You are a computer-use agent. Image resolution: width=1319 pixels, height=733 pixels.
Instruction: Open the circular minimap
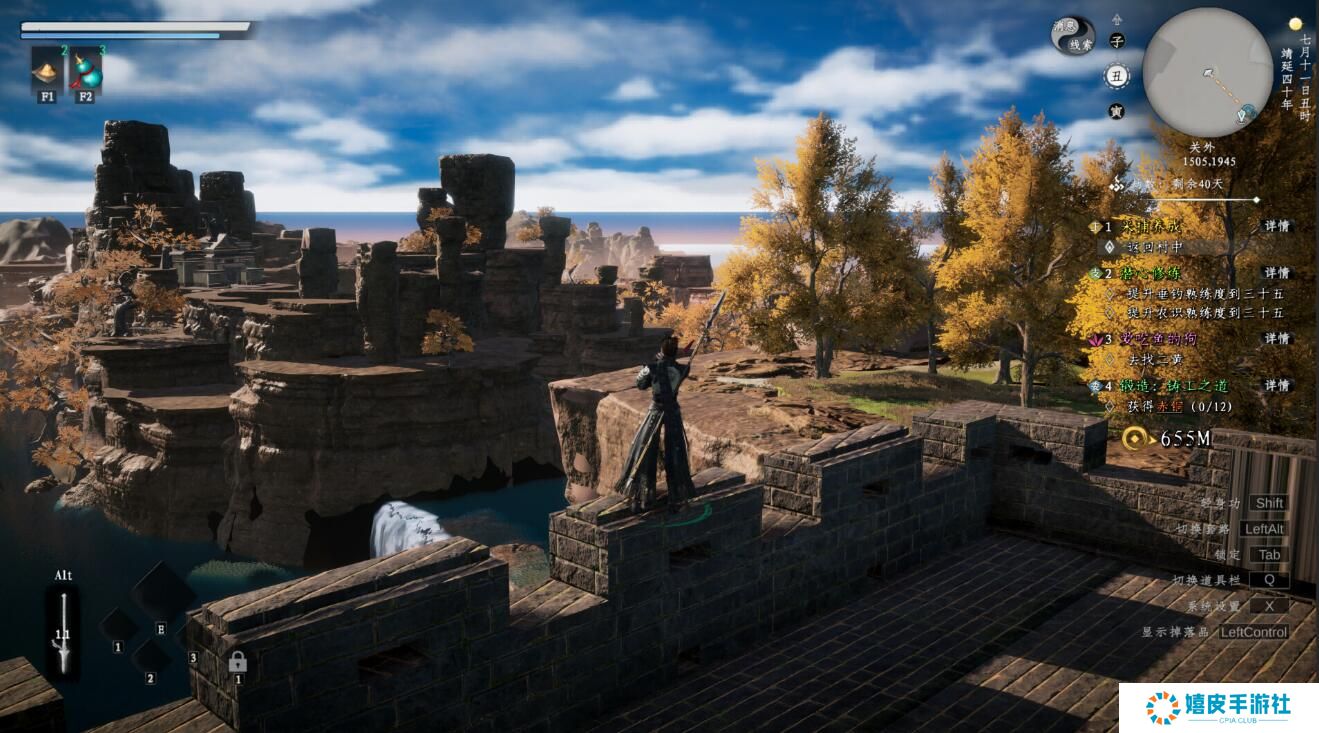point(1207,72)
